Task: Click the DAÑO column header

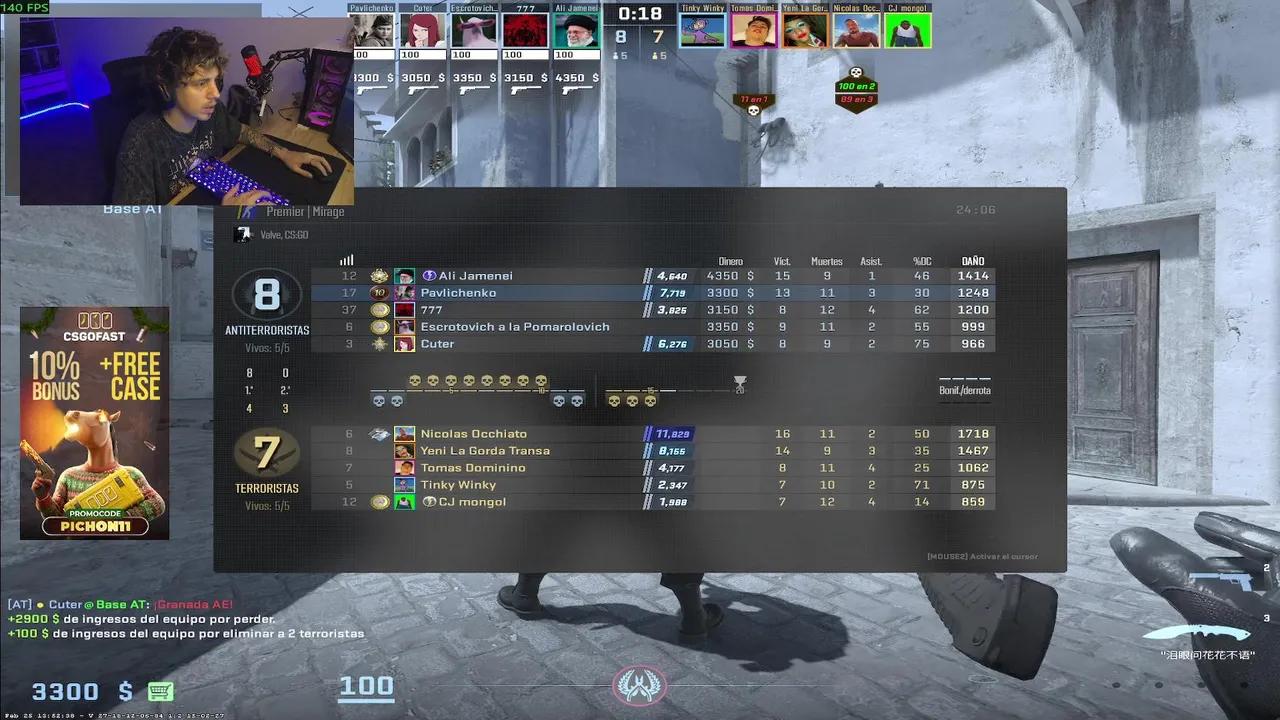Action: coord(969,260)
